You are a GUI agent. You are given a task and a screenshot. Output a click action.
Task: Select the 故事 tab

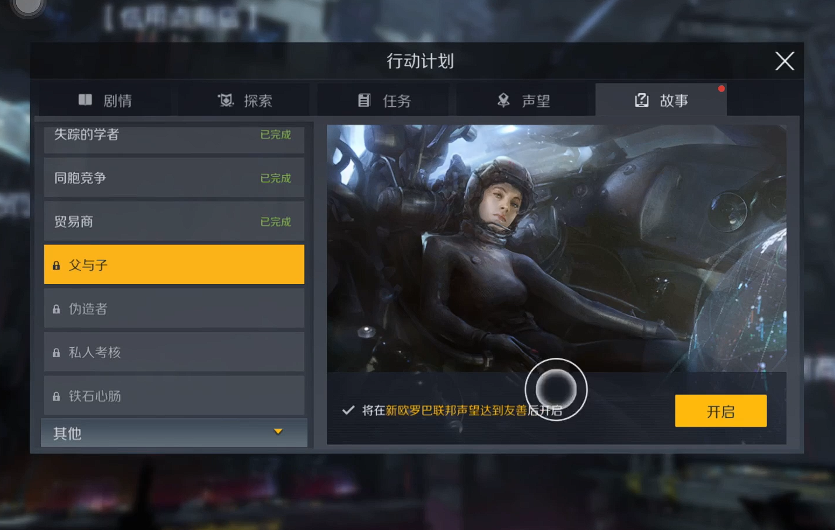pos(661,101)
